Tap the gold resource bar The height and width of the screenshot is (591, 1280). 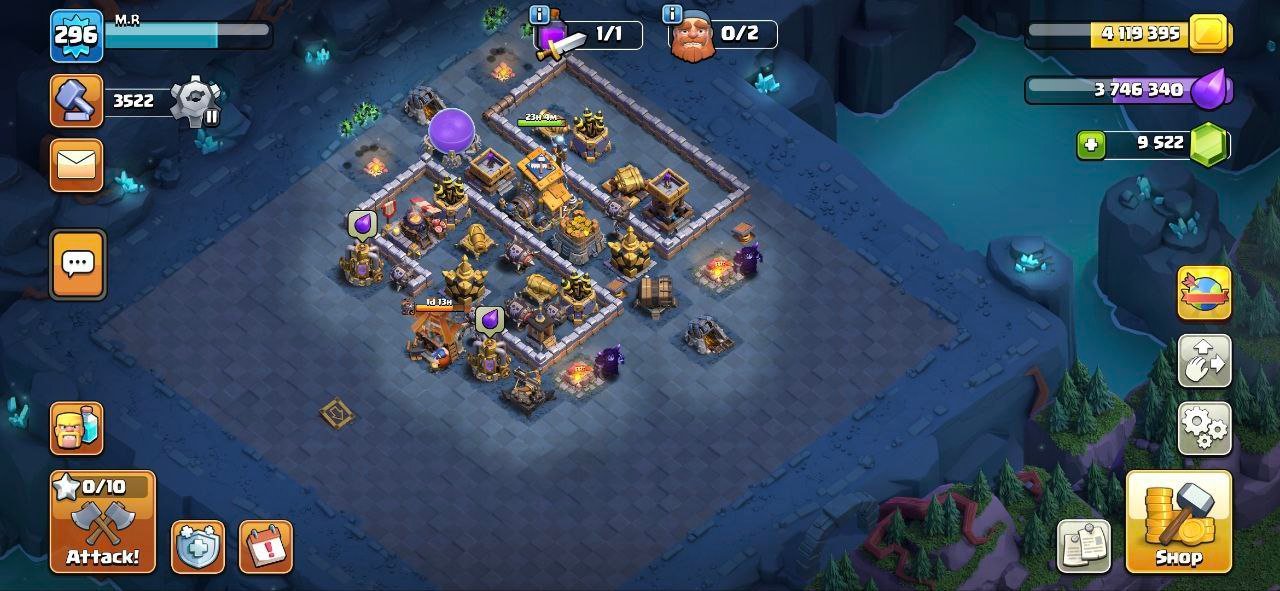pyautogui.click(x=1128, y=34)
